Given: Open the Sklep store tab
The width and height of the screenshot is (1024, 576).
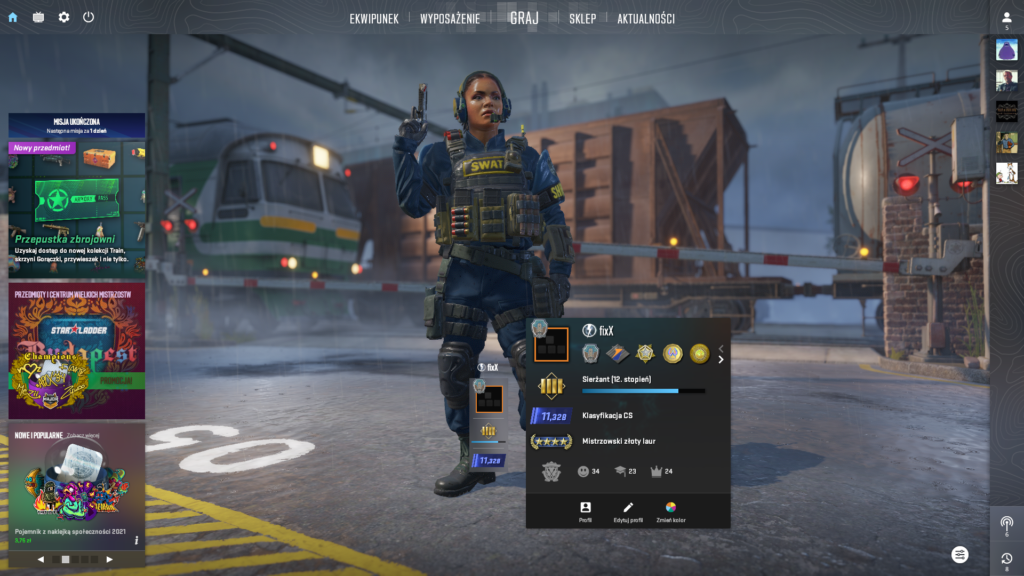Looking at the screenshot, I should click(582, 18).
